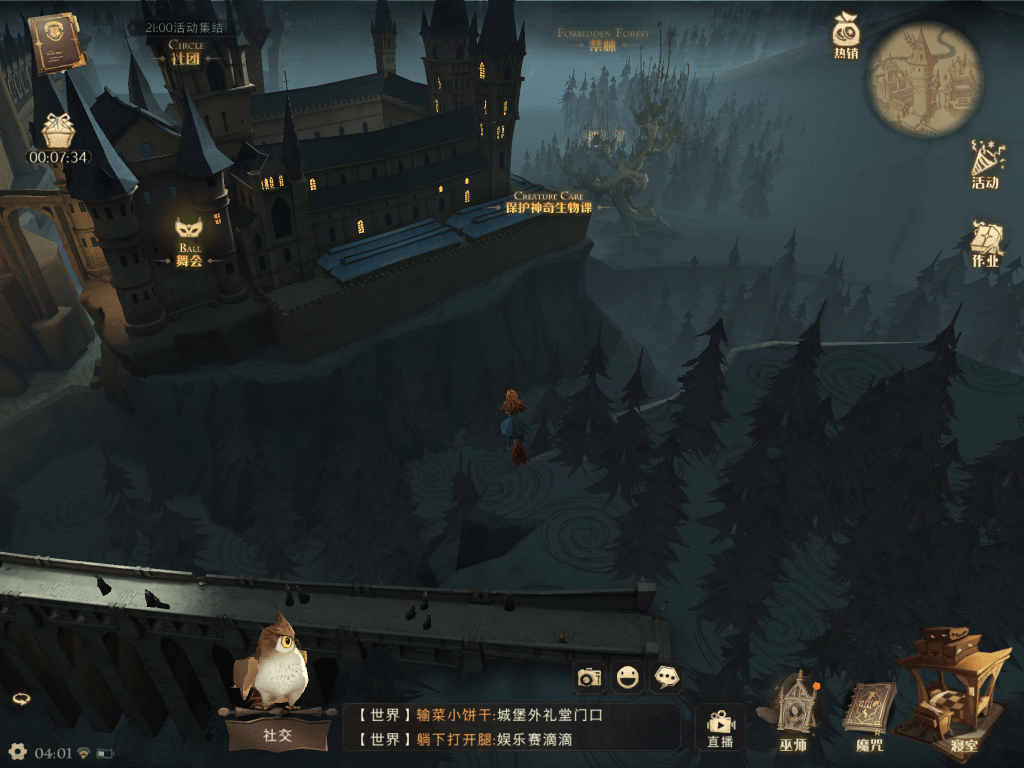Open the circular castle minimap
1024x768 pixels.
(925, 78)
